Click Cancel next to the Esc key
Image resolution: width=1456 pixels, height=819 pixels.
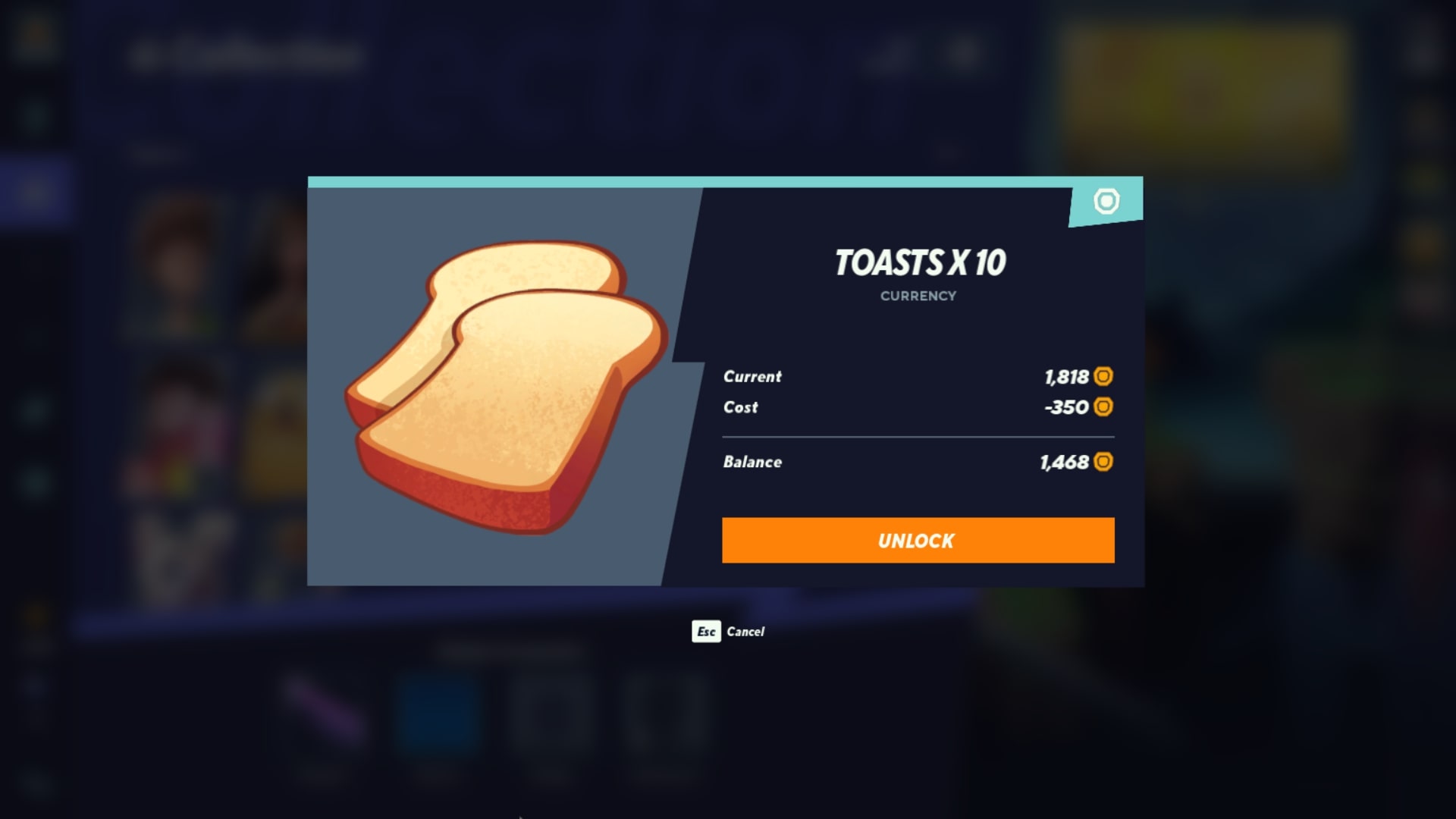tap(745, 632)
